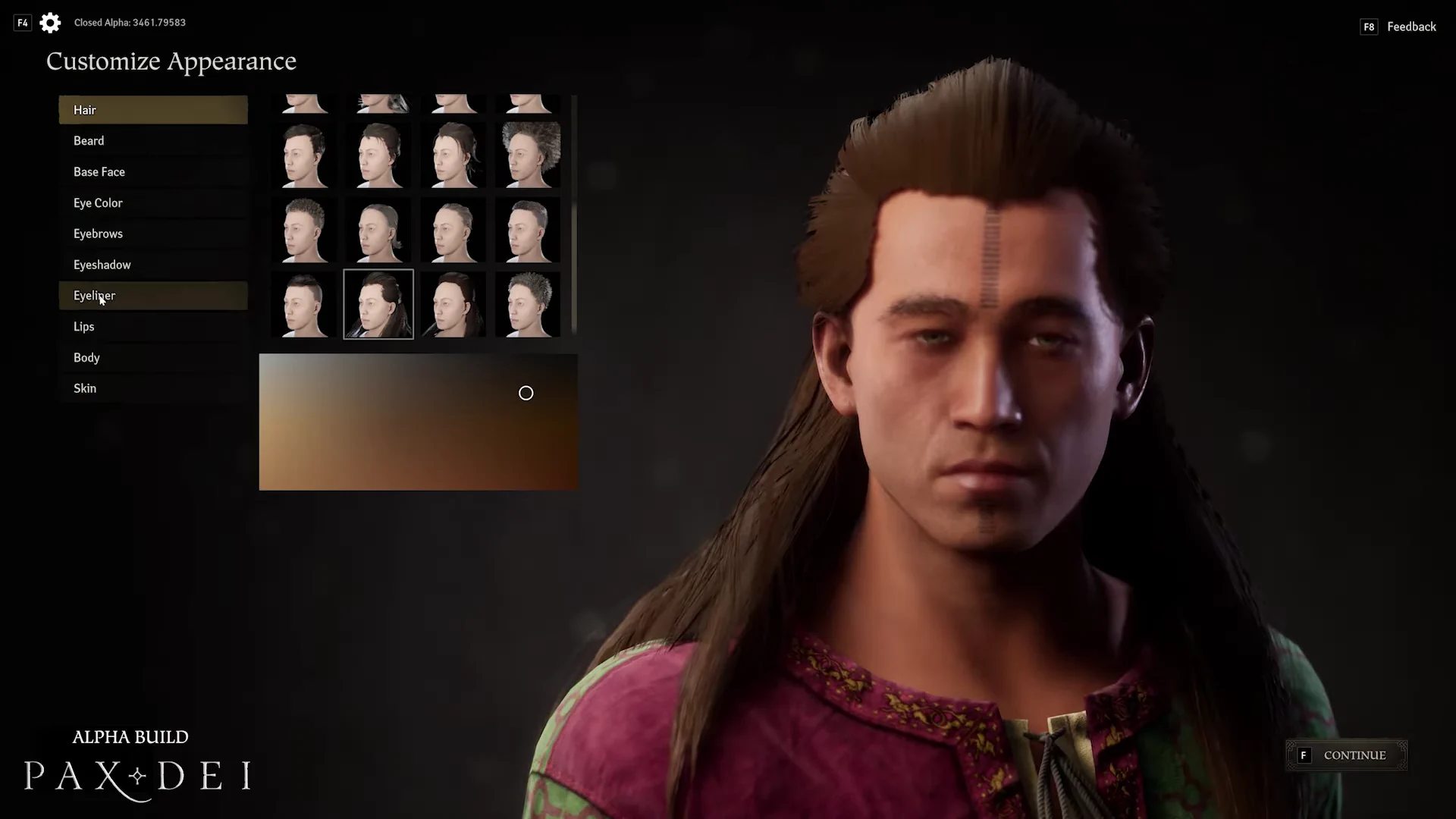Select the Hair category
Image resolution: width=1456 pixels, height=819 pixels.
pos(152,110)
